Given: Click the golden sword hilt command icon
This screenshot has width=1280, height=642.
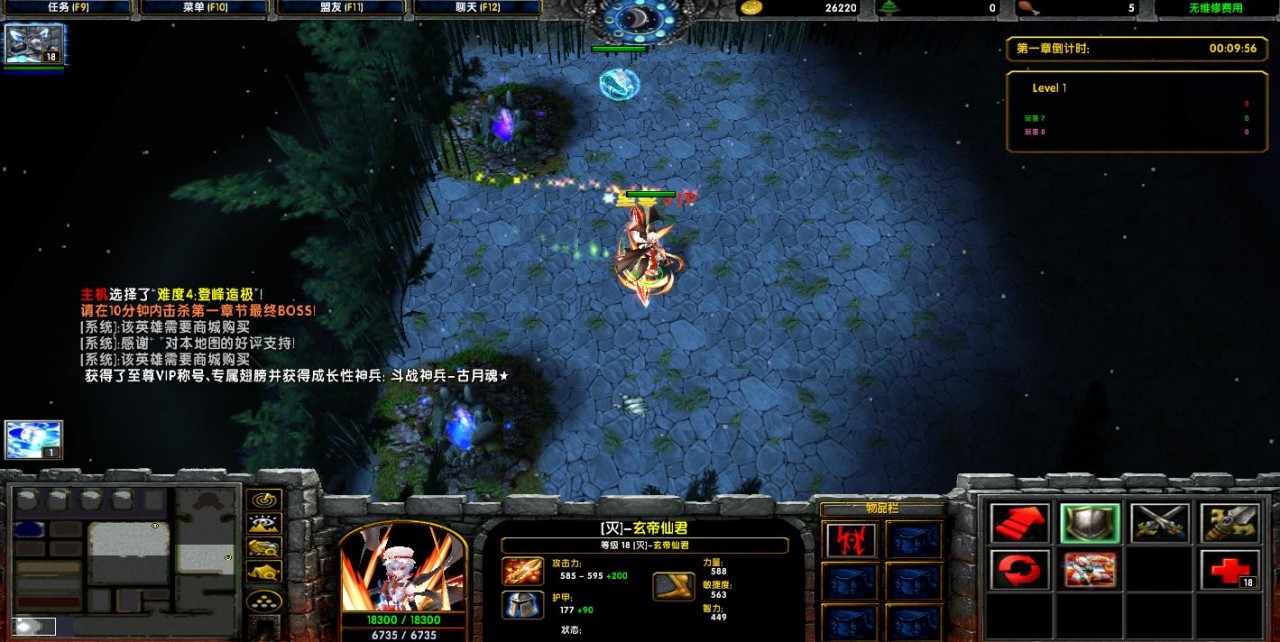Looking at the screenshot, I should coord(1230,522).
